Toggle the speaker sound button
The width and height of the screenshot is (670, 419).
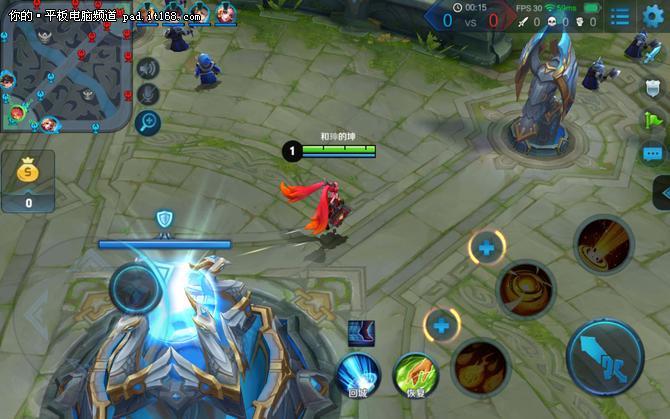(x=148, y=68)
